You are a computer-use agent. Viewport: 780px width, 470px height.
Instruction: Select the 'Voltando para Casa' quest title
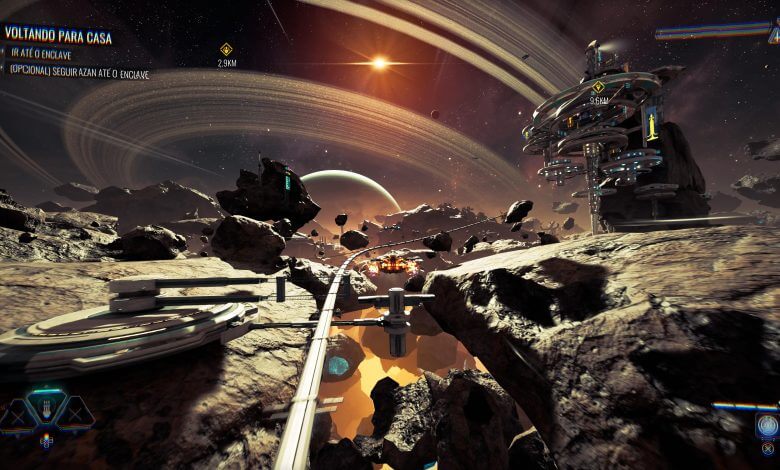pos(58,35)
